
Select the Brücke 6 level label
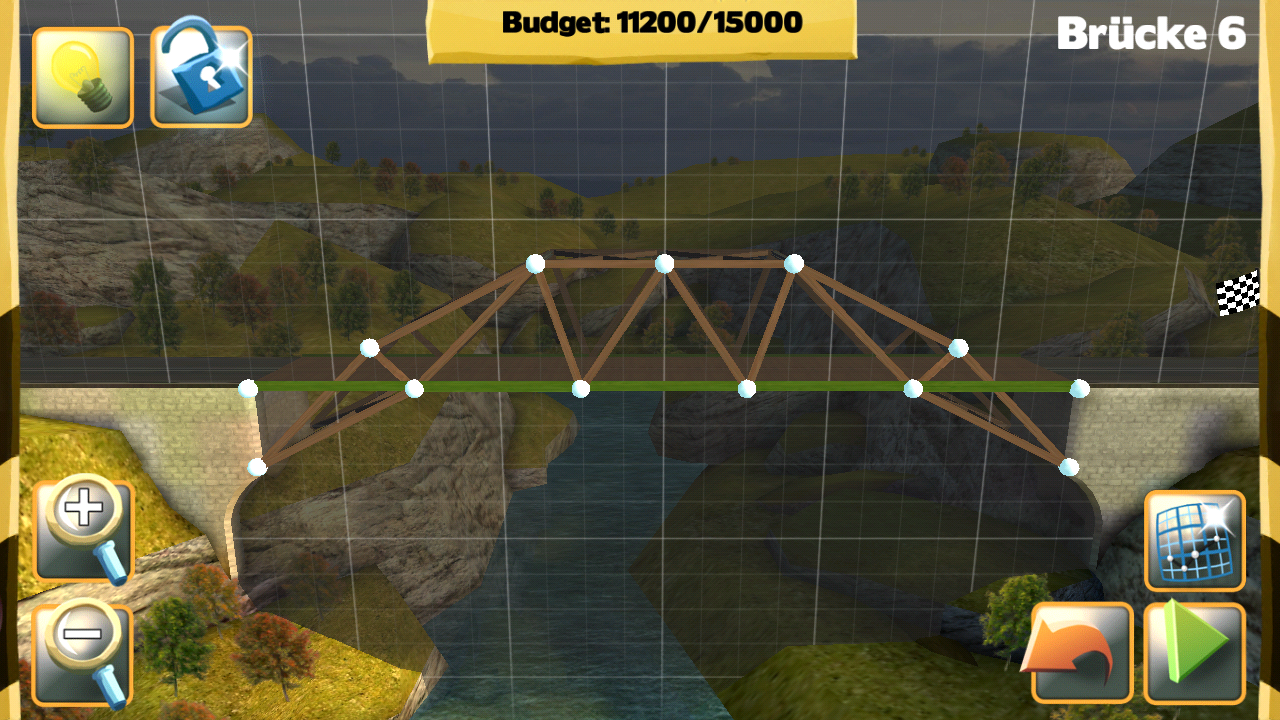[1150, 32]
